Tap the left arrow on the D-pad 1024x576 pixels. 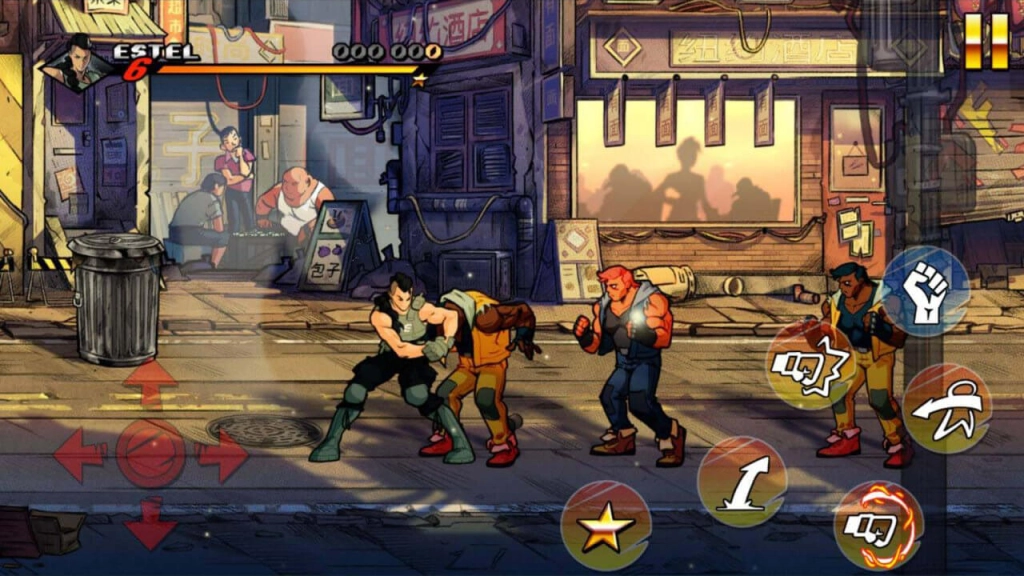click(78, 456)
